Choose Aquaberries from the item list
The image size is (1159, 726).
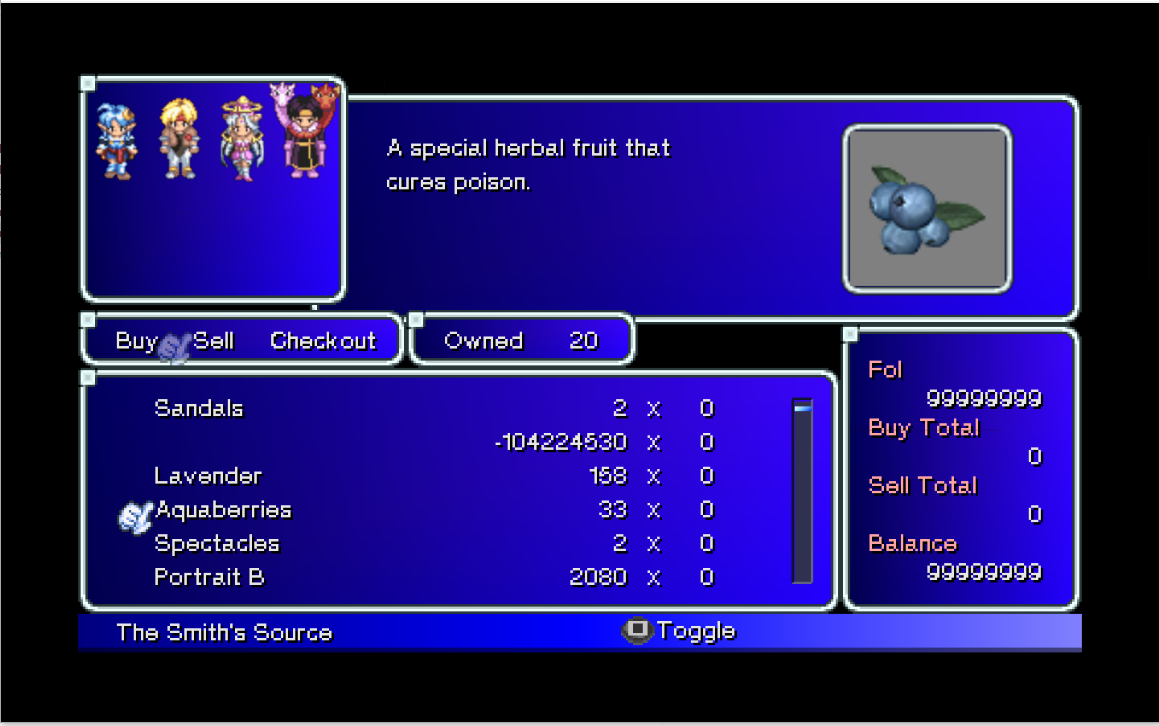point(223,510)
